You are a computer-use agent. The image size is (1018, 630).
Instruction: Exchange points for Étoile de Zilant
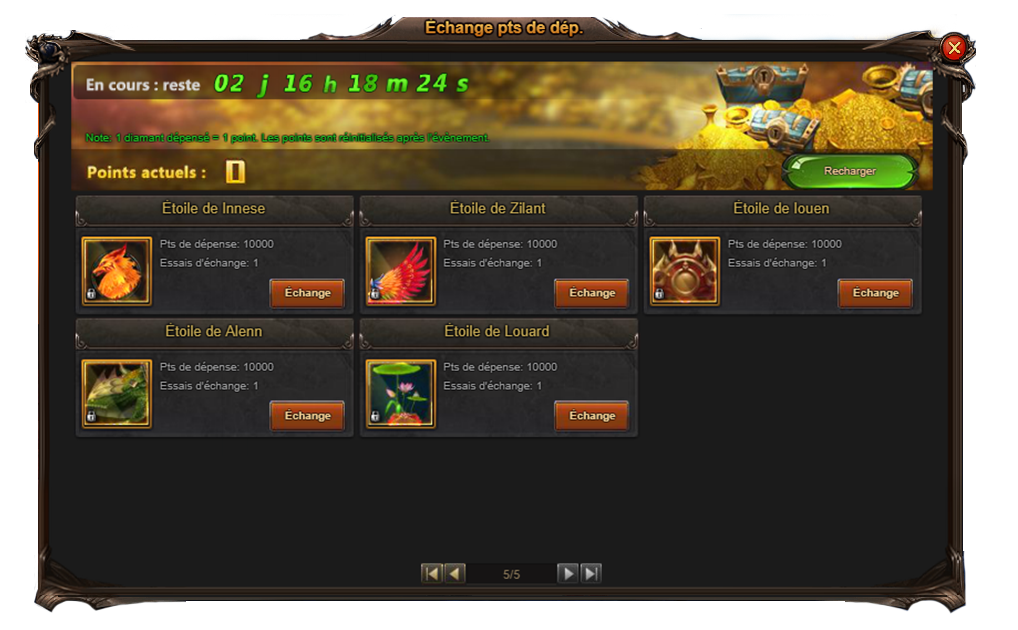point(592,293)
